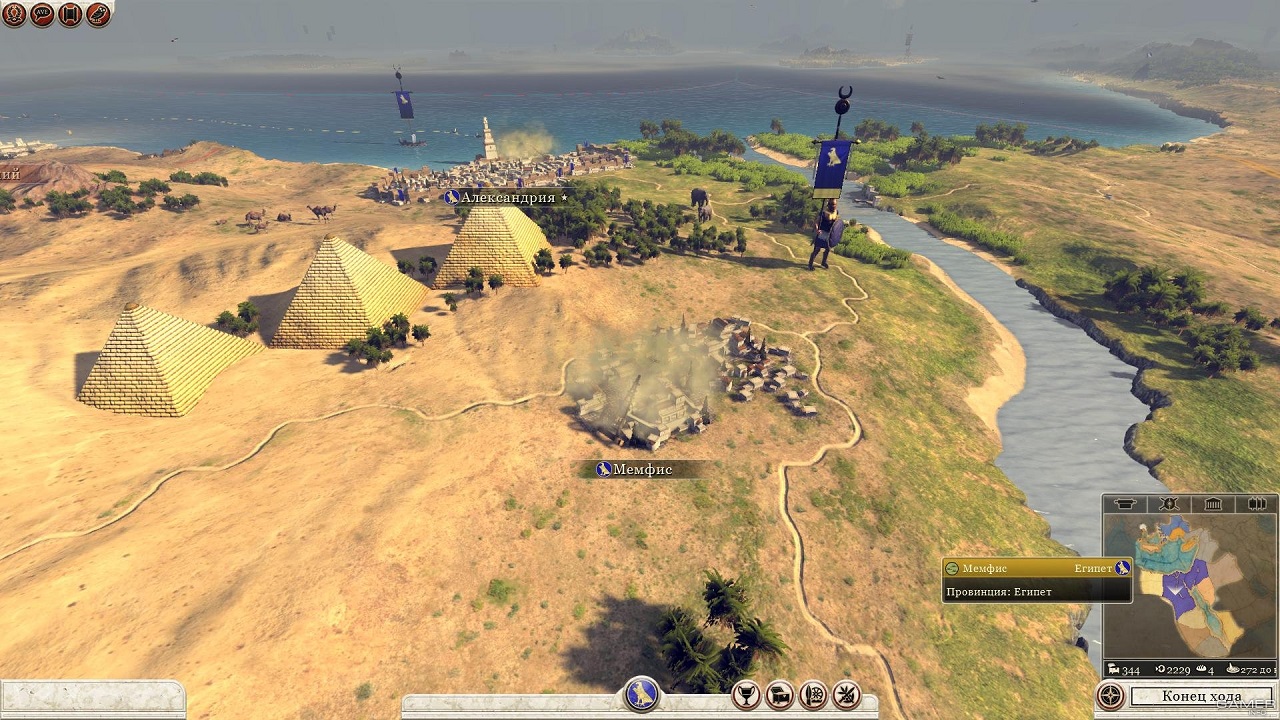Image resolution: width=1280 pixels, height=720 pixels.
Task: End the turn with Конец хода
Action: [1201, 696]
